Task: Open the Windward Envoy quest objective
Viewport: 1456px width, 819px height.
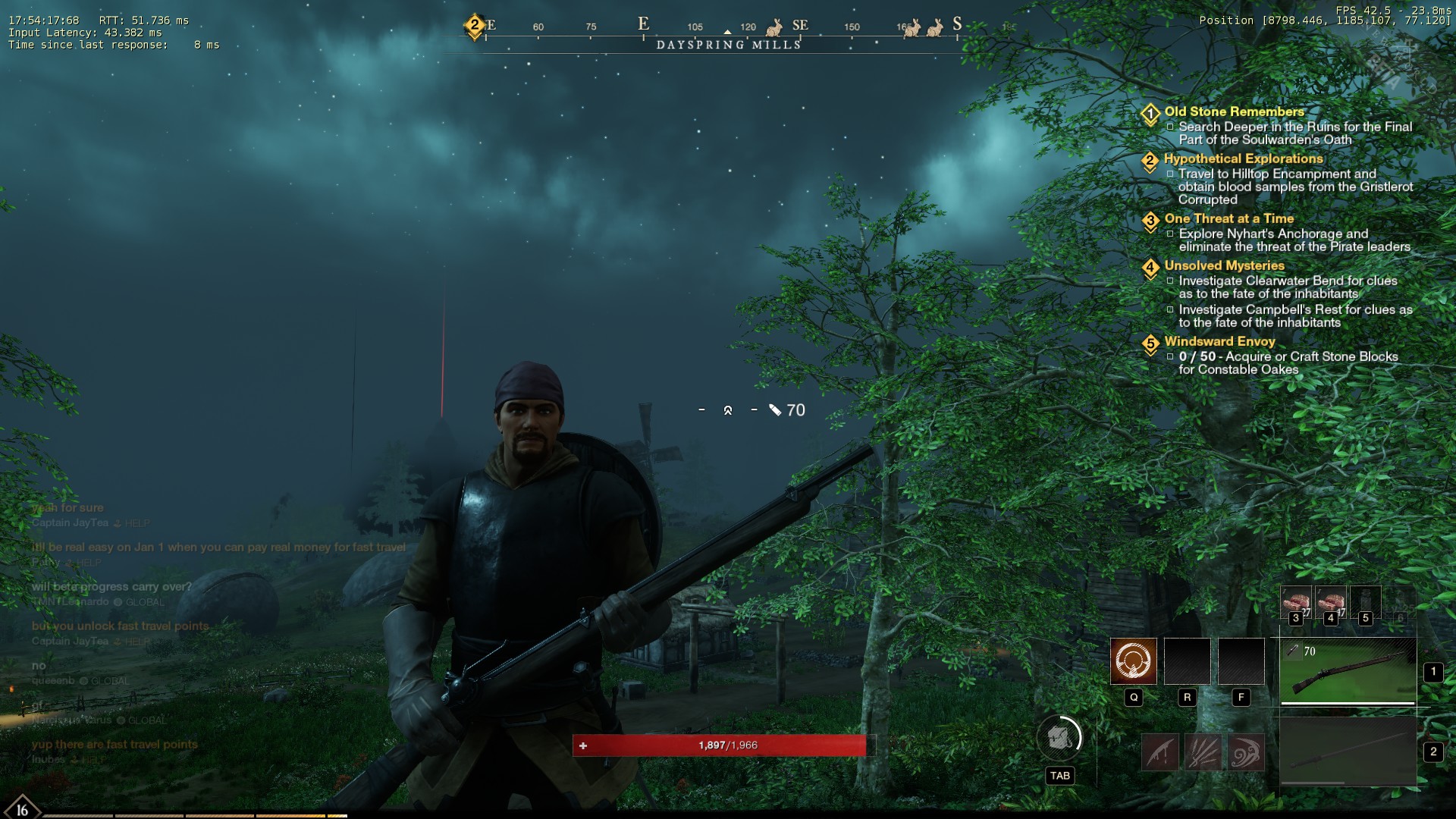Action: click(1219, 341)
